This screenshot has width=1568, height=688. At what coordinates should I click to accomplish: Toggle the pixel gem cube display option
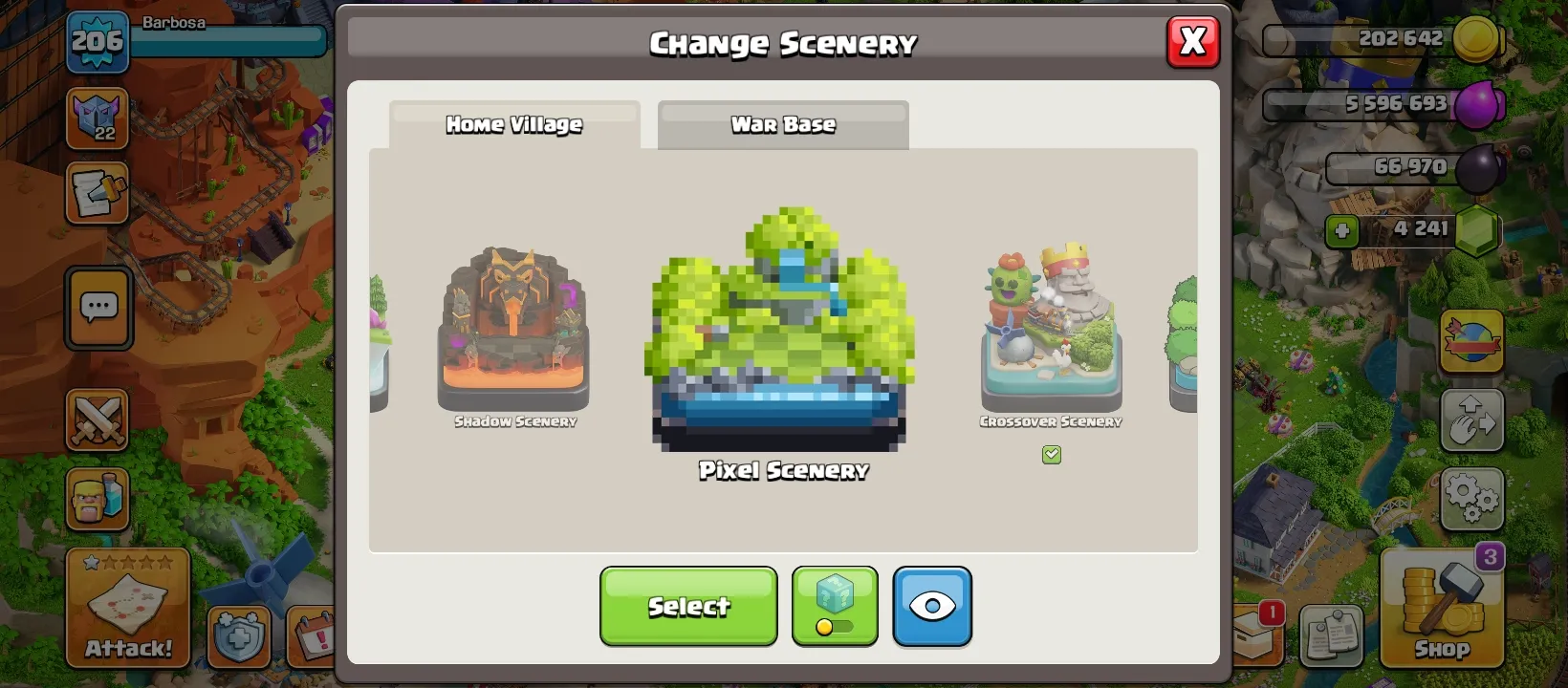point(834,606)
